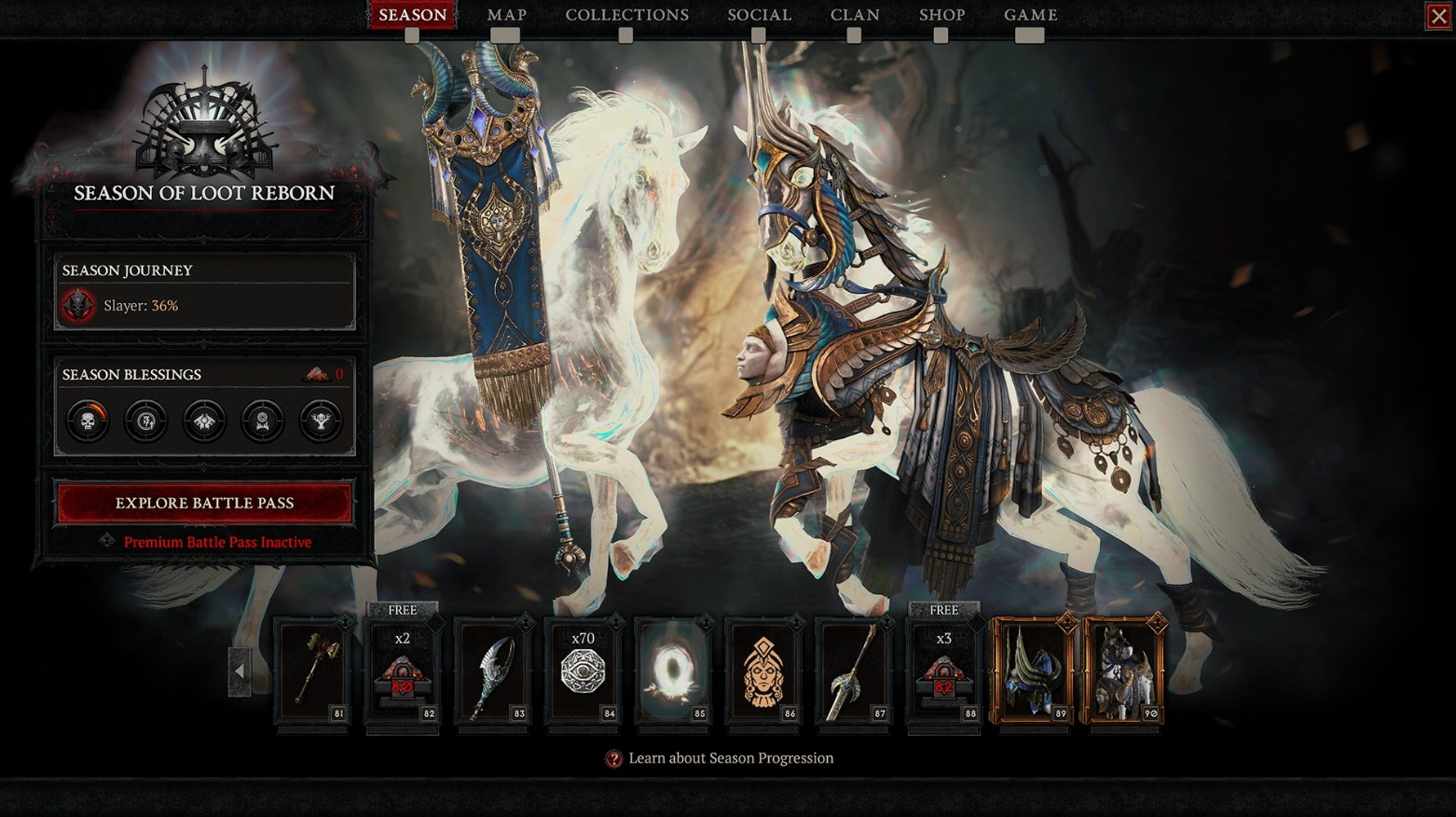Select the tier 83 curved blade reward
Viewport: 1456px width, 817px height.
coord(493,671)
